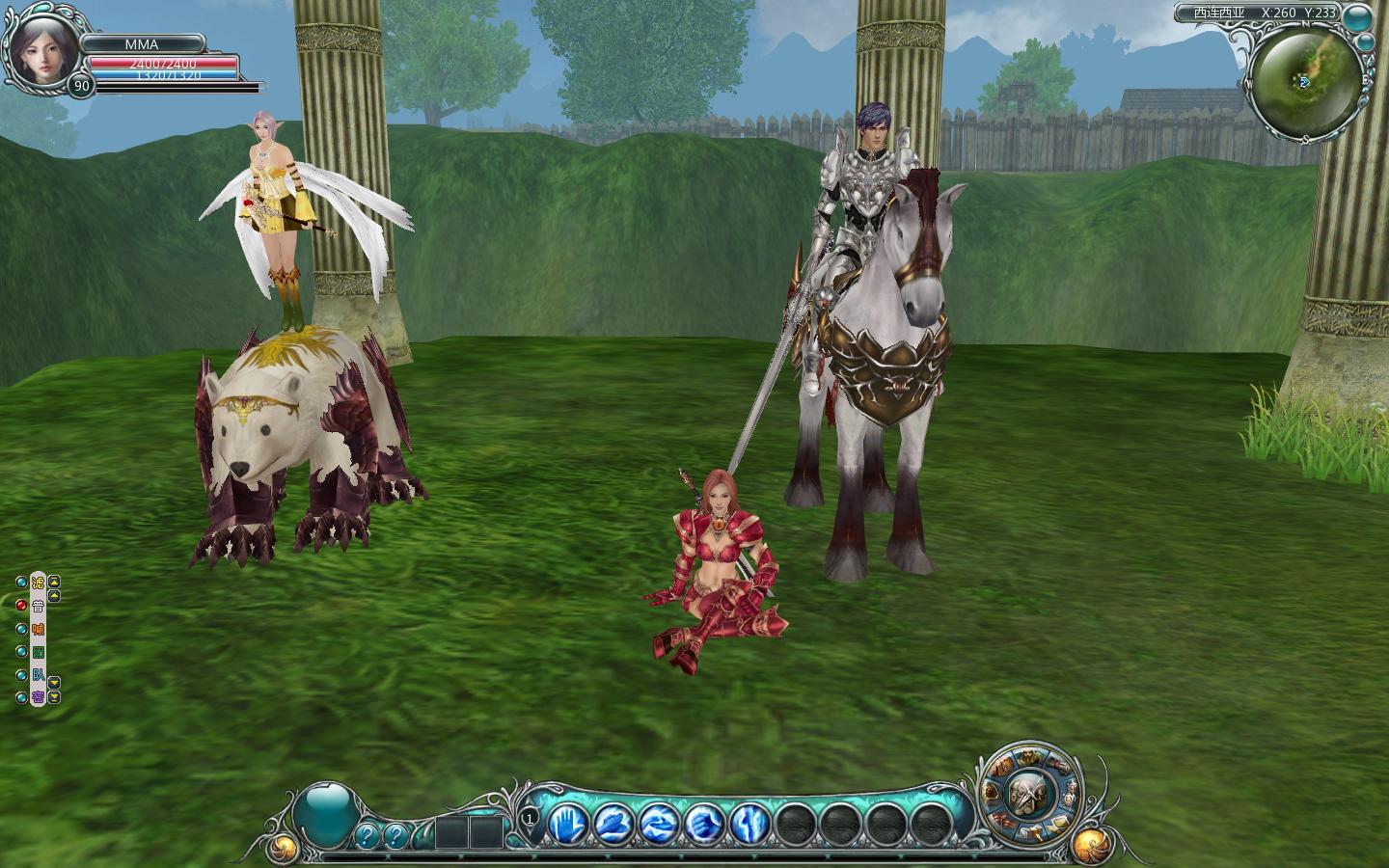Jump chat to the top with the barred up arrow

(54, 582)
